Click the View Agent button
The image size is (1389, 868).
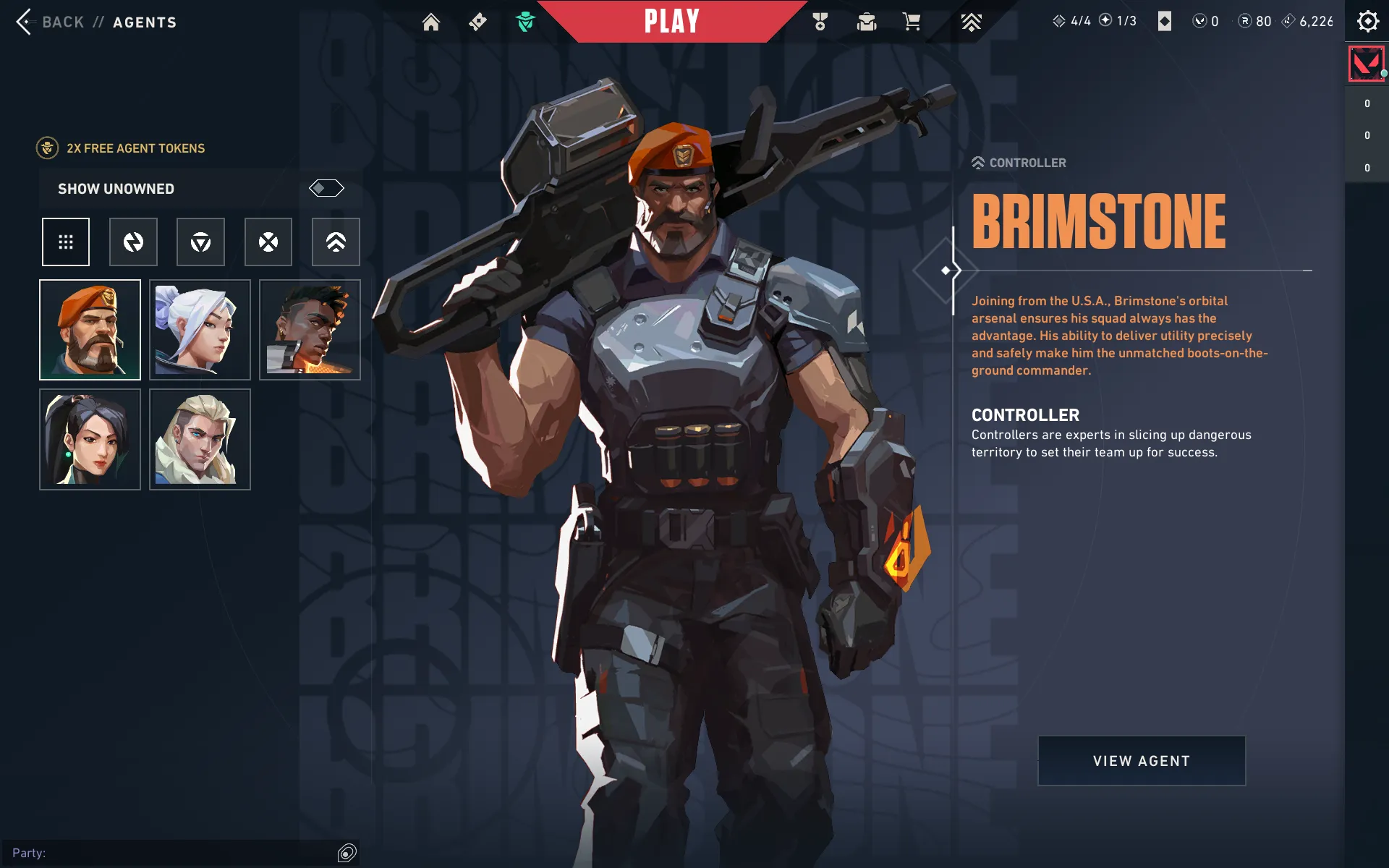coord(1142,761)
